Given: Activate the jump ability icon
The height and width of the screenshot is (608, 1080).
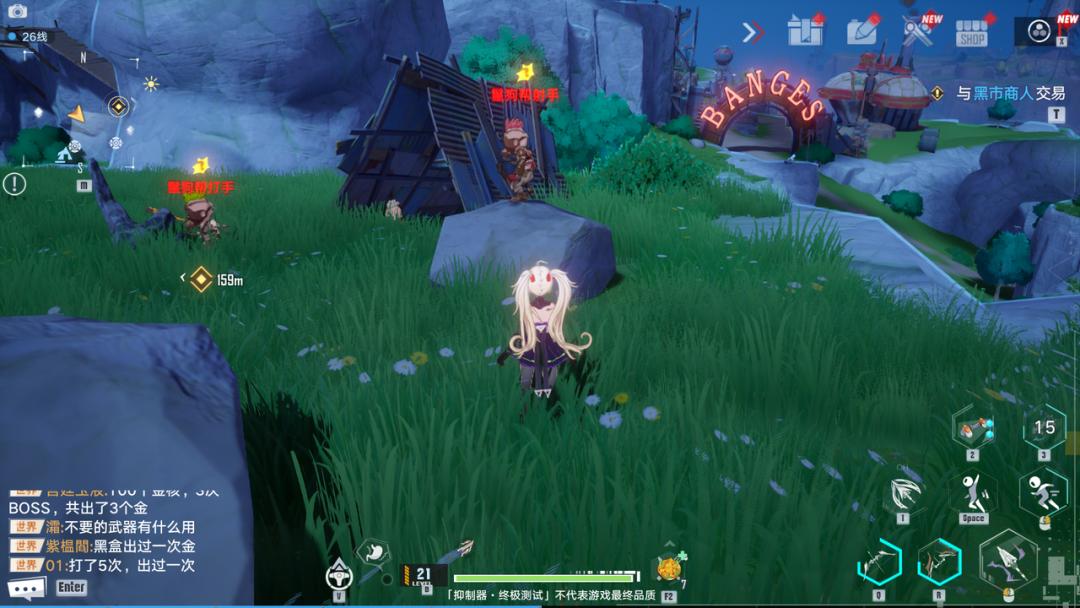Looking at the screenshot, I should click(973, 492).
